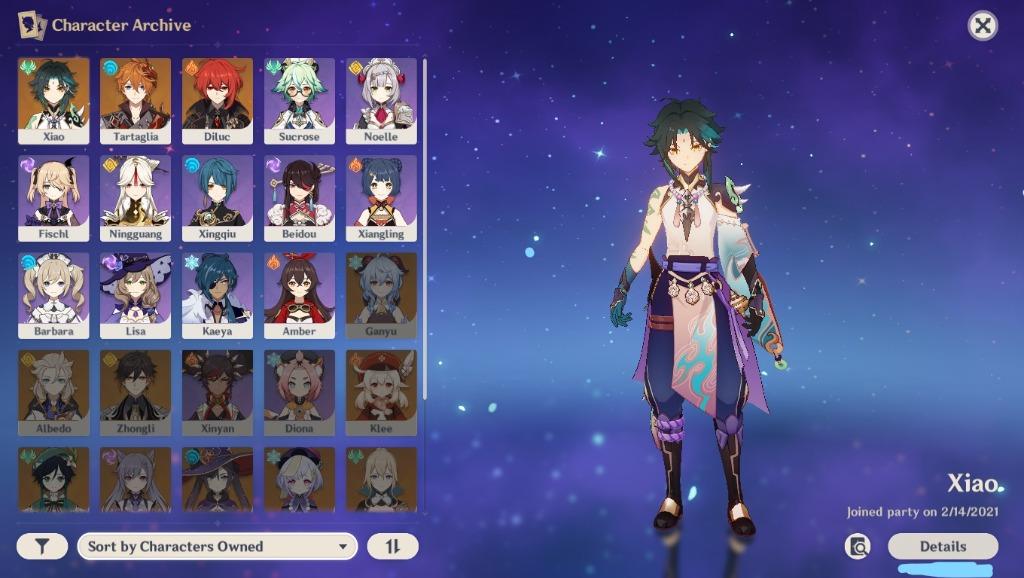This screenshot has width=1024, height=578.
Task: Choose Barbara's portrait card
Action: tap(53, 294)
